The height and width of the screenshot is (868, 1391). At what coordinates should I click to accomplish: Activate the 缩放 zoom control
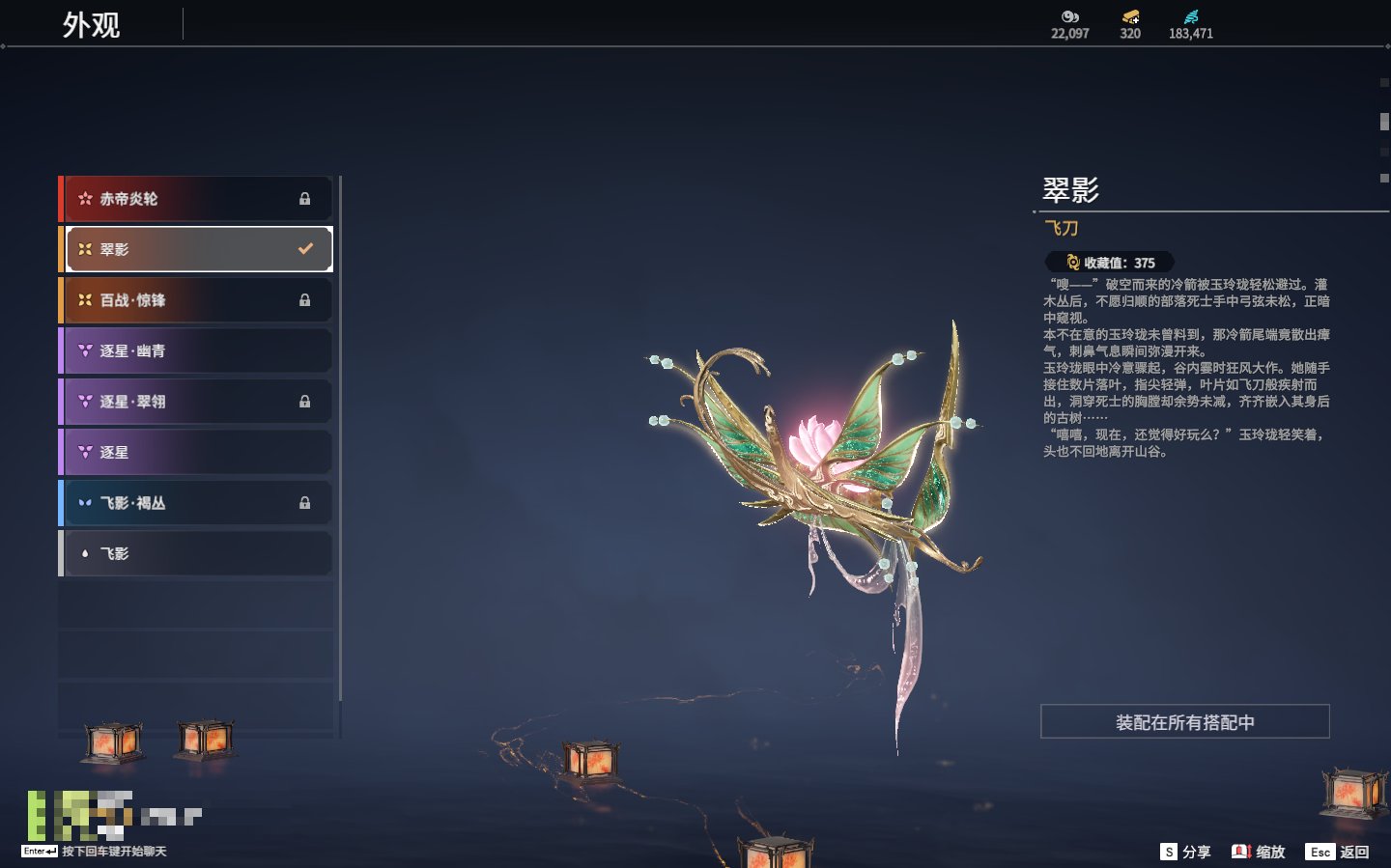(x=1259, y=852)
